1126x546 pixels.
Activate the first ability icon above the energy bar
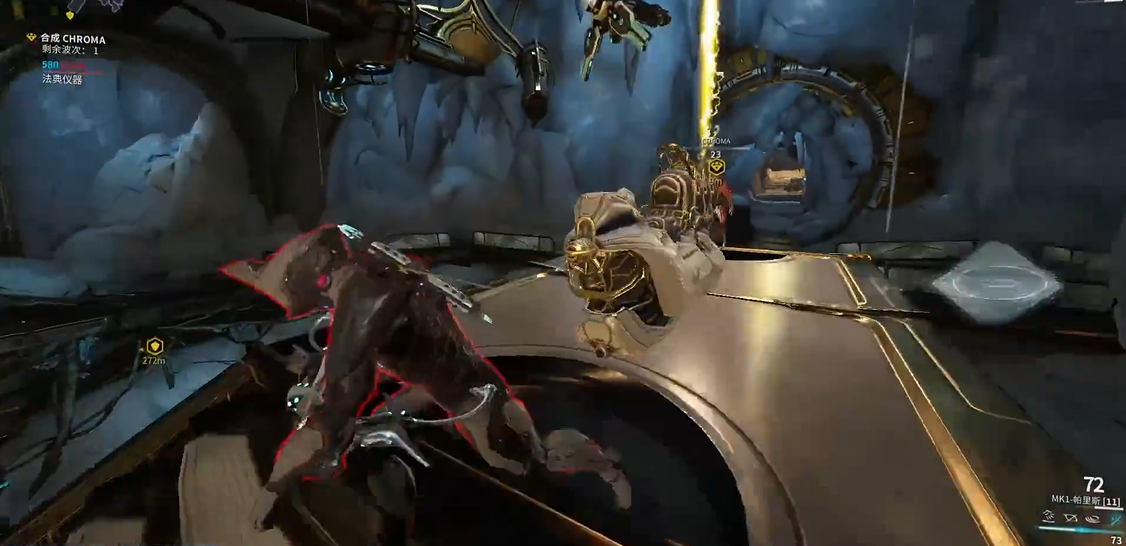point(1048,518)
